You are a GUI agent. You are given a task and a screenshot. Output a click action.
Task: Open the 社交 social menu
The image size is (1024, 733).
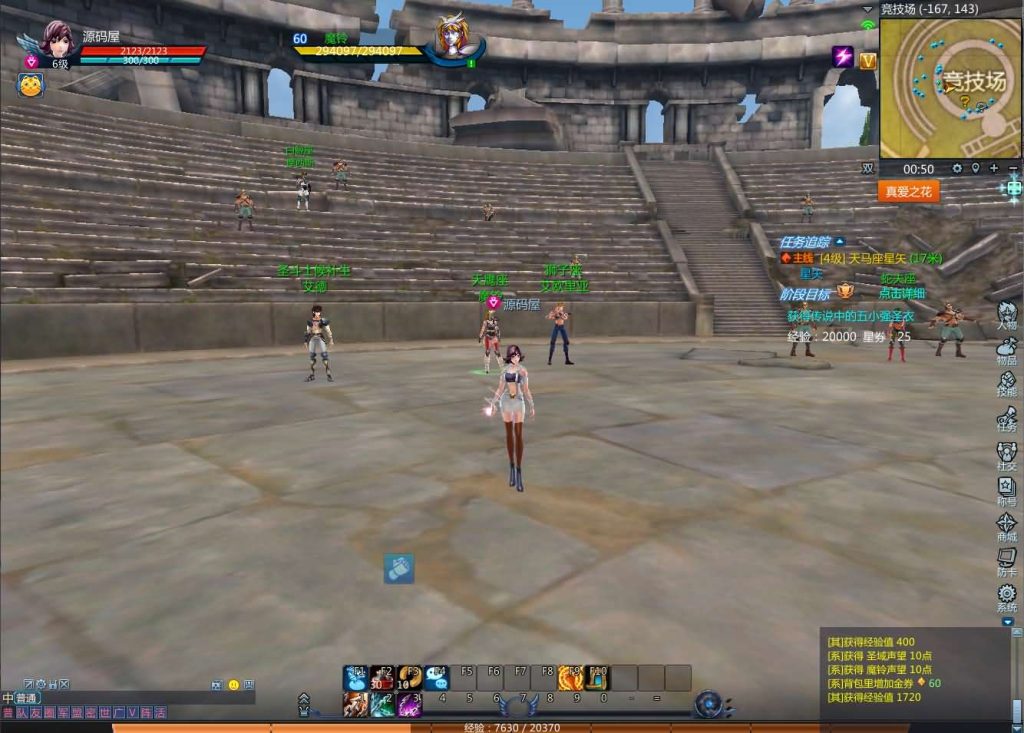pyautogui.click(x=1006, y=455)
